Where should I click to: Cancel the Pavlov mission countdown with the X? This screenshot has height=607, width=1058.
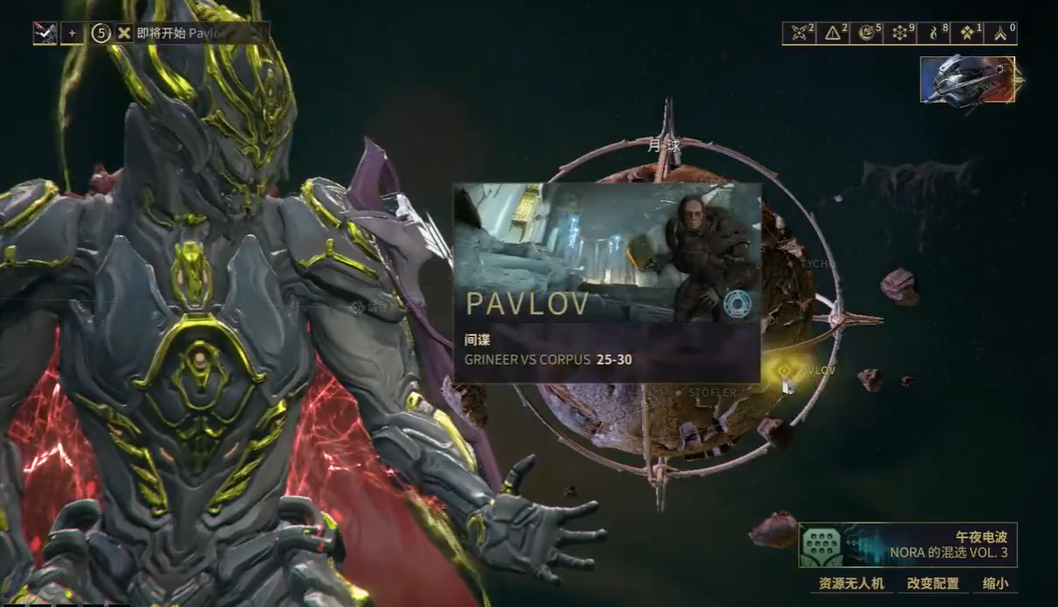tap(124, 33)
